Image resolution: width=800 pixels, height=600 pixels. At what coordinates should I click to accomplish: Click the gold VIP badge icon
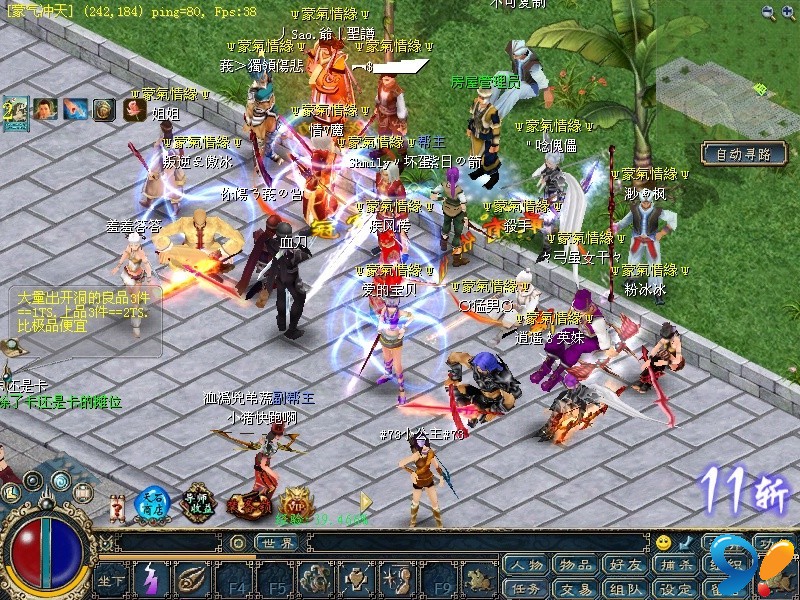[x=296, y=503]
